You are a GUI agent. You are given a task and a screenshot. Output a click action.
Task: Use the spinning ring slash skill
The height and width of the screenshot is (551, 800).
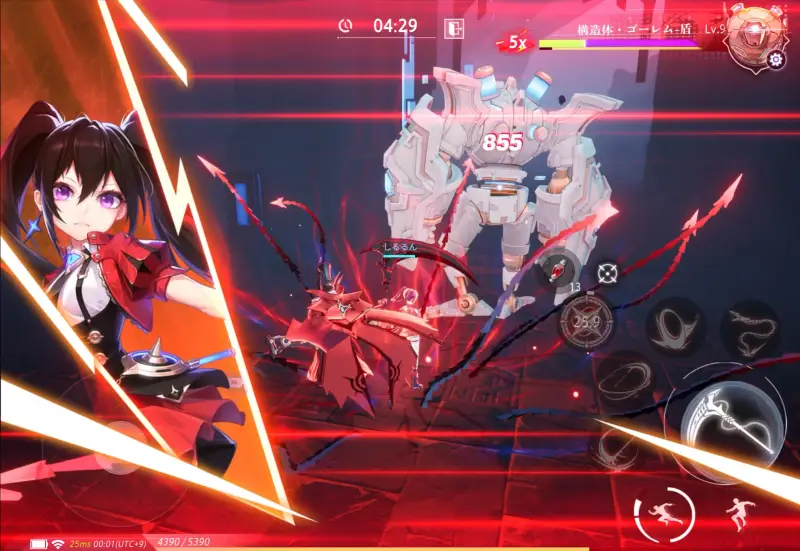tap(625, 376)
